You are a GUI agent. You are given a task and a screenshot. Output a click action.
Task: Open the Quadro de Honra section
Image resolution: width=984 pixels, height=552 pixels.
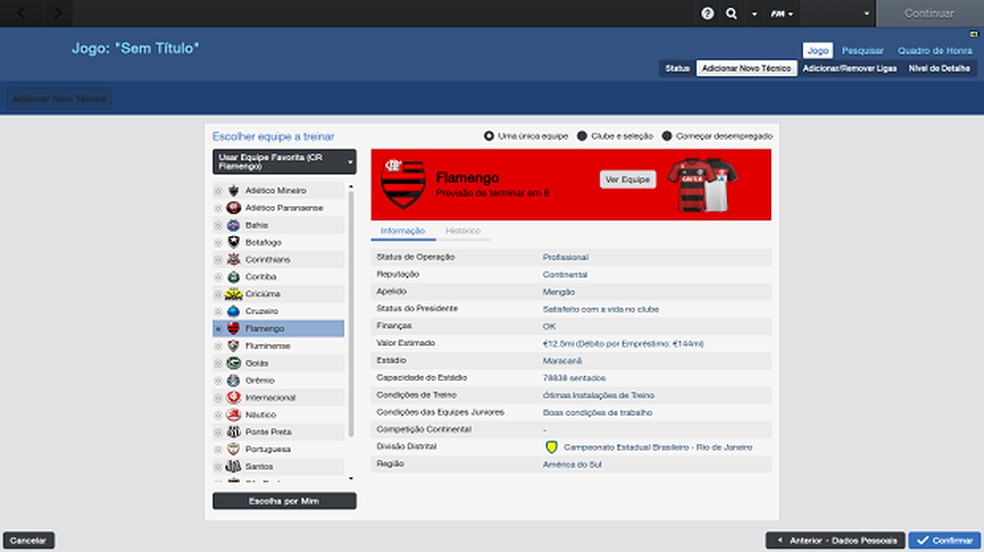click(x=934, y=50)
